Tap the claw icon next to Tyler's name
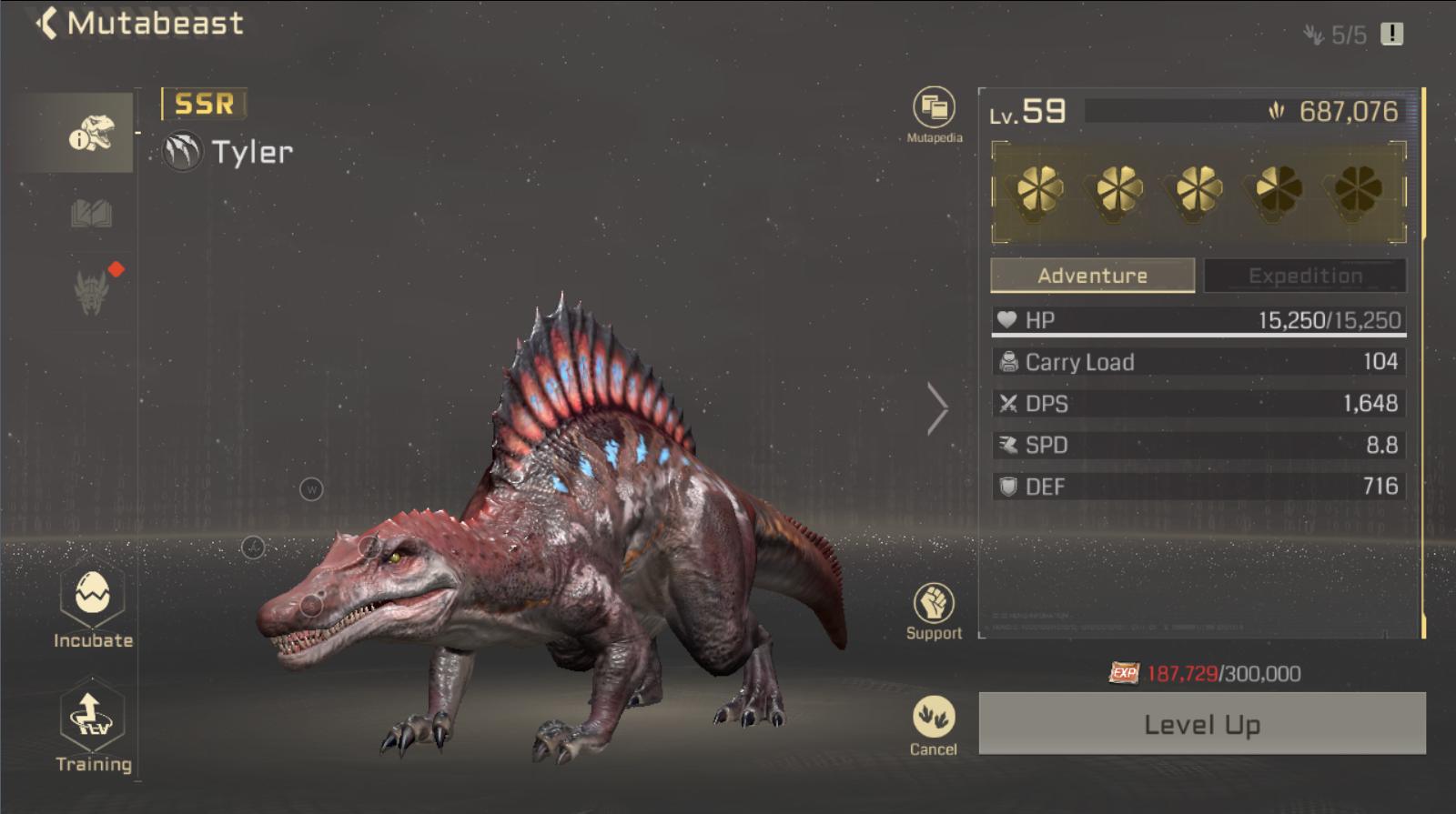Viewport: 1456px width, 814px height. pos(182,152)
